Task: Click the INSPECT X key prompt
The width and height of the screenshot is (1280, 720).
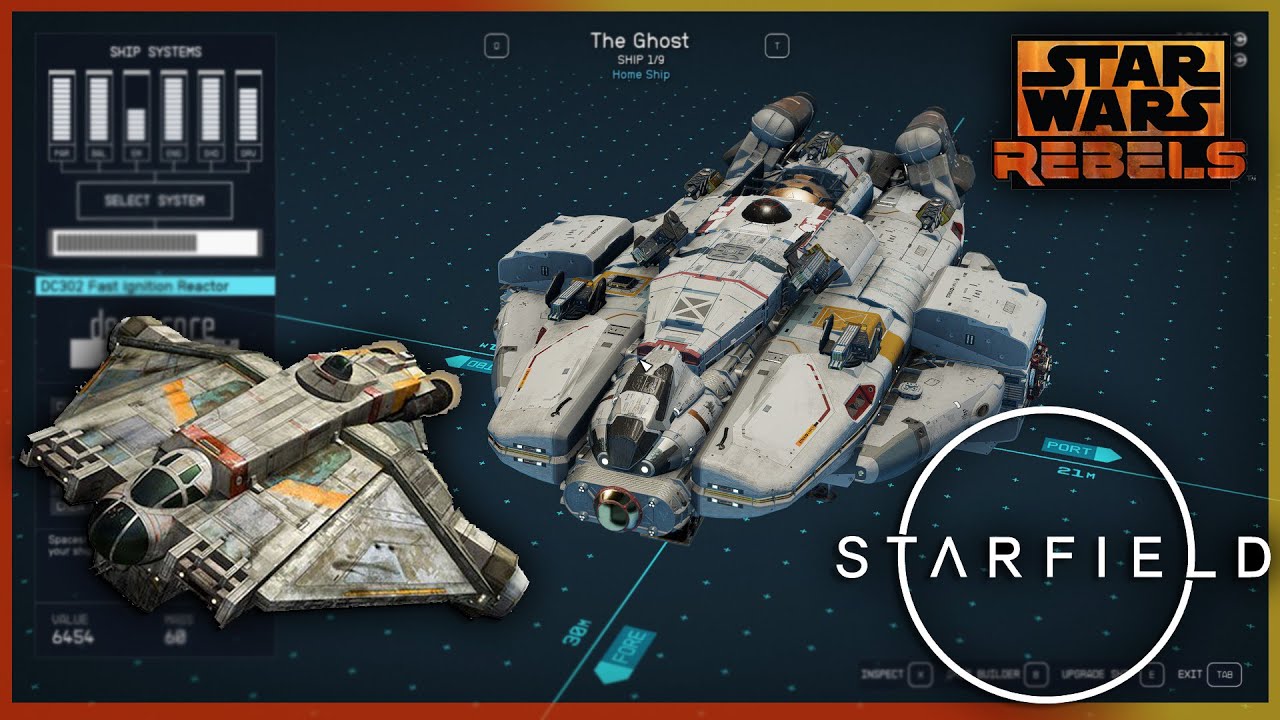Action: click(919, 673)
